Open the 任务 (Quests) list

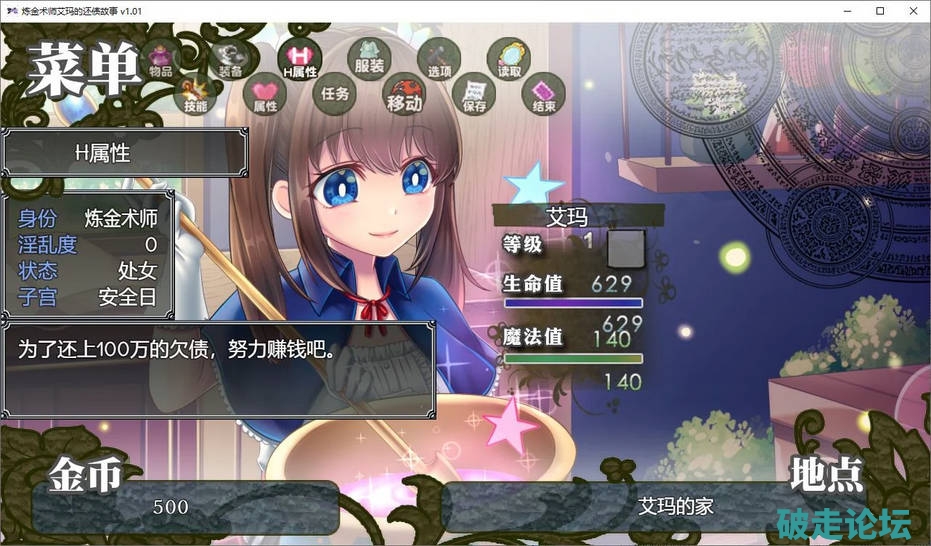tap(335, 93)
